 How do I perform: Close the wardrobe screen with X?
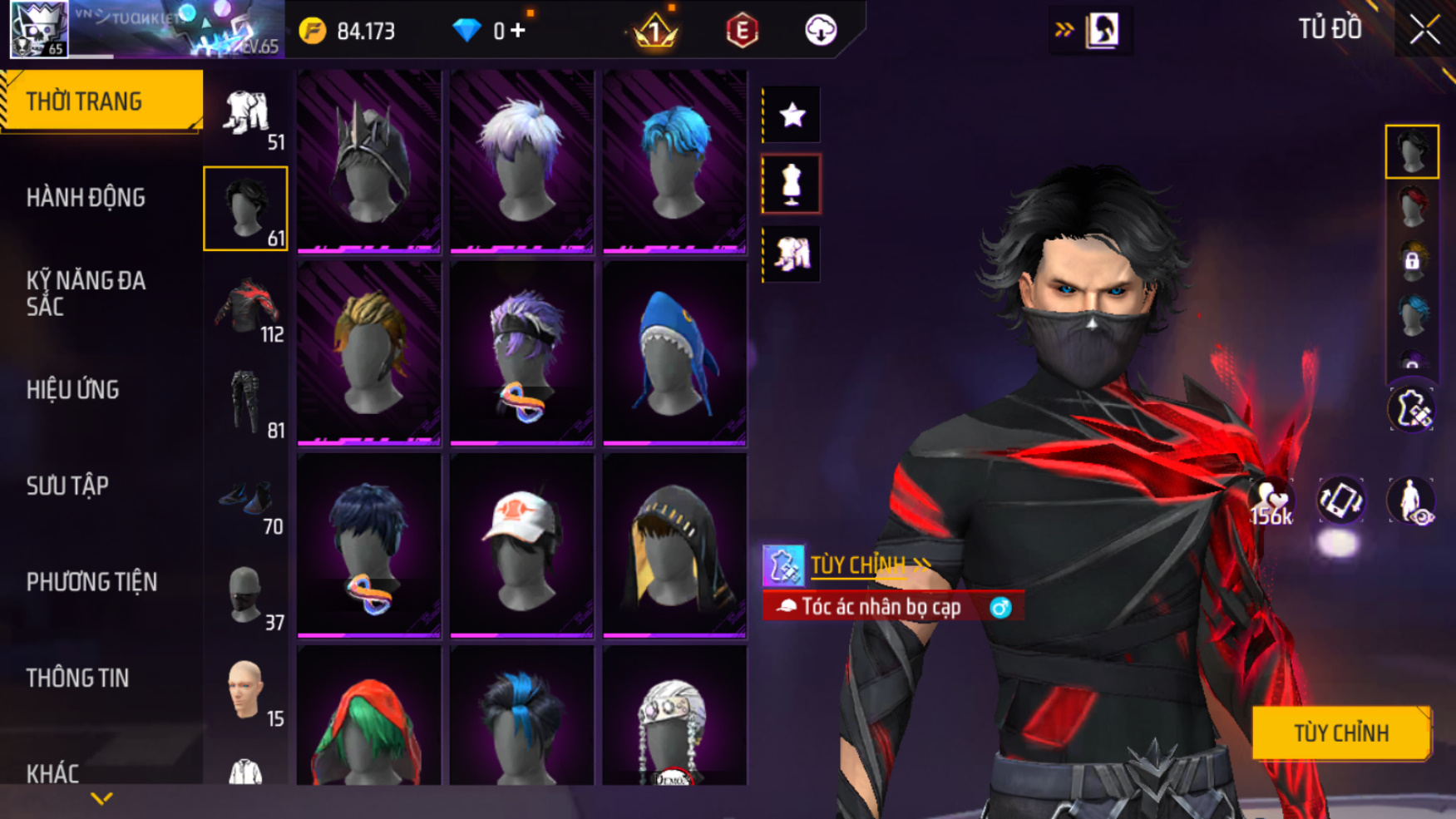pos(1424,31)
